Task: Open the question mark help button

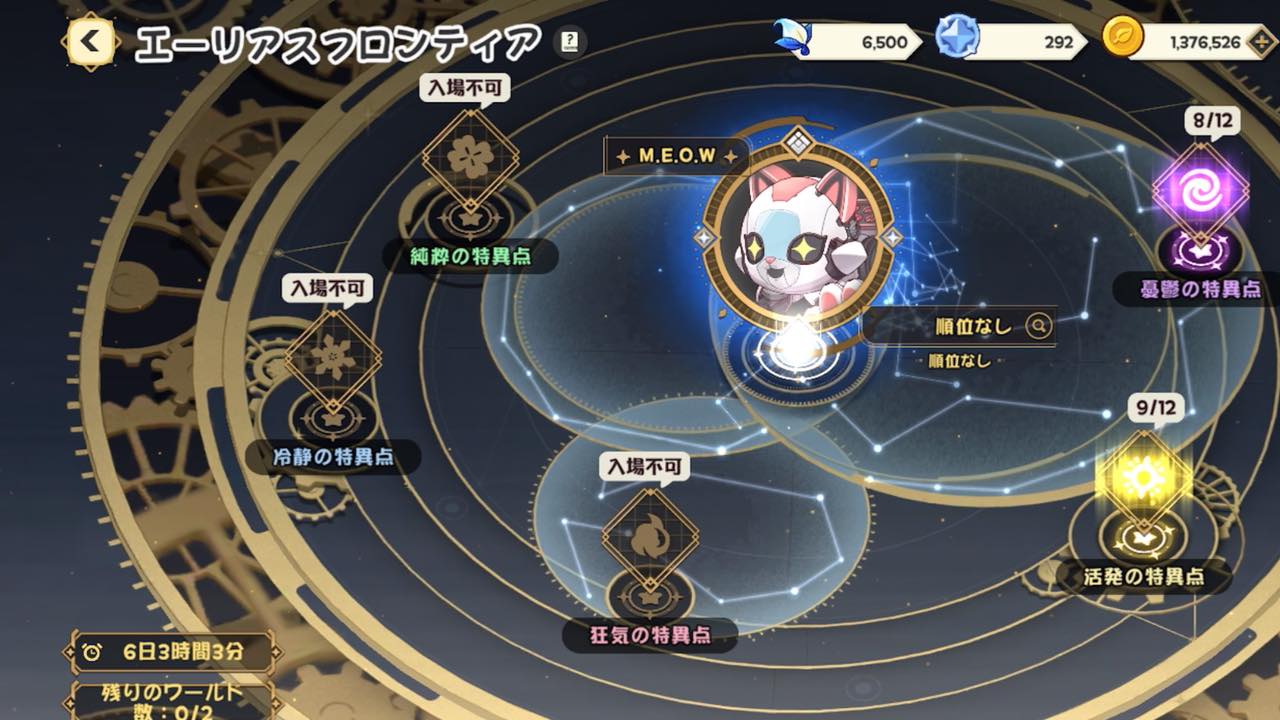Action: point(569,42)
